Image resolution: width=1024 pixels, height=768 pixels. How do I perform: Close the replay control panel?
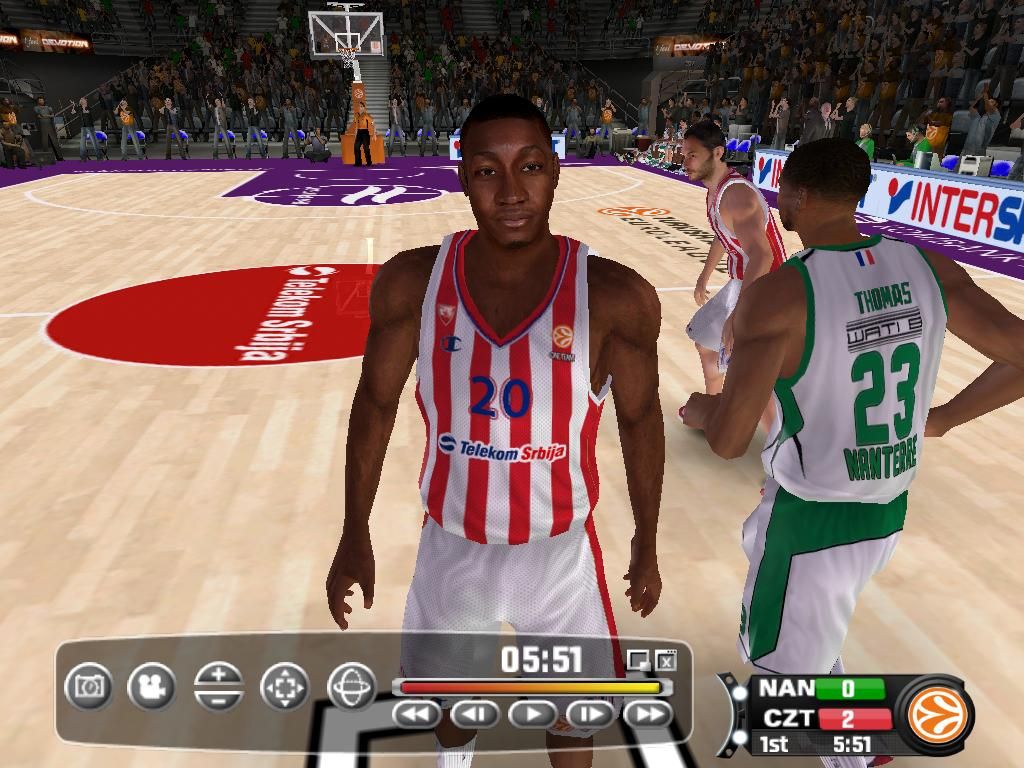[x=667, y=659]
